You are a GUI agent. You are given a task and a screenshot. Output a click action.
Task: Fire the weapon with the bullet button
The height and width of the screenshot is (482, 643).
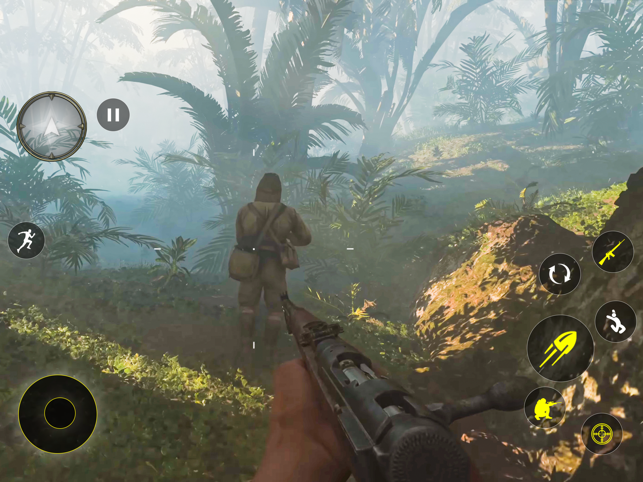(x=560, y=348)
